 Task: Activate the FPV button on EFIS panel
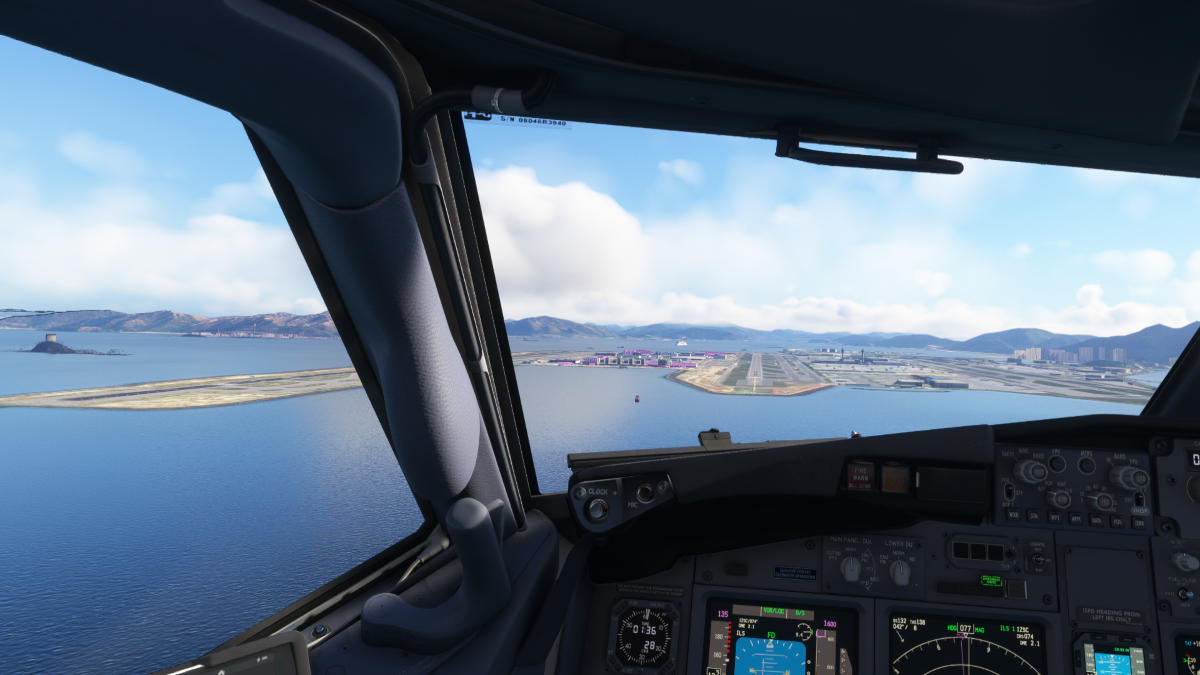pyautogui.click(x=1056, y=463)
